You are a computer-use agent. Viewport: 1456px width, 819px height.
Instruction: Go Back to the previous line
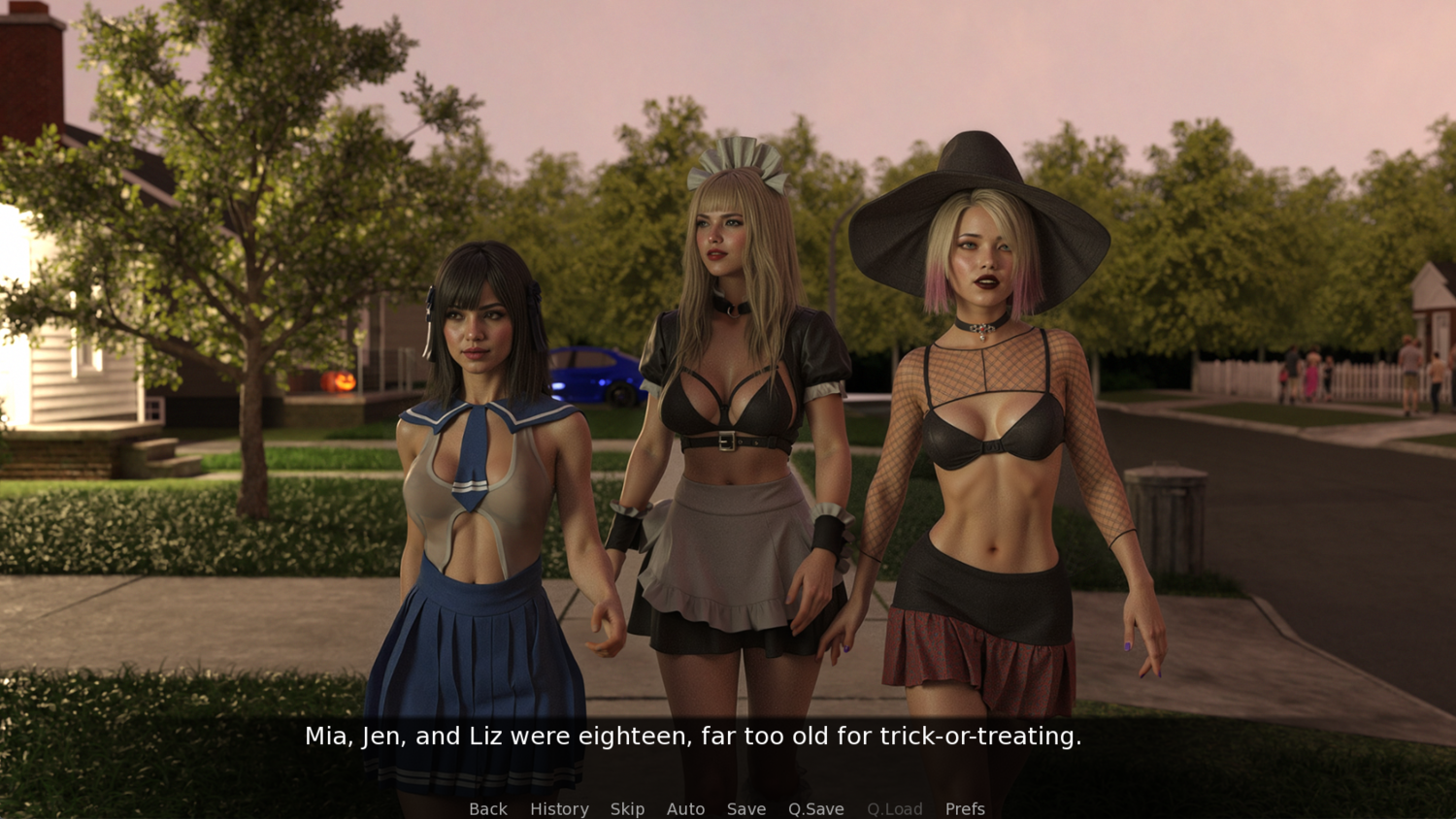click(x=487, y=808)
